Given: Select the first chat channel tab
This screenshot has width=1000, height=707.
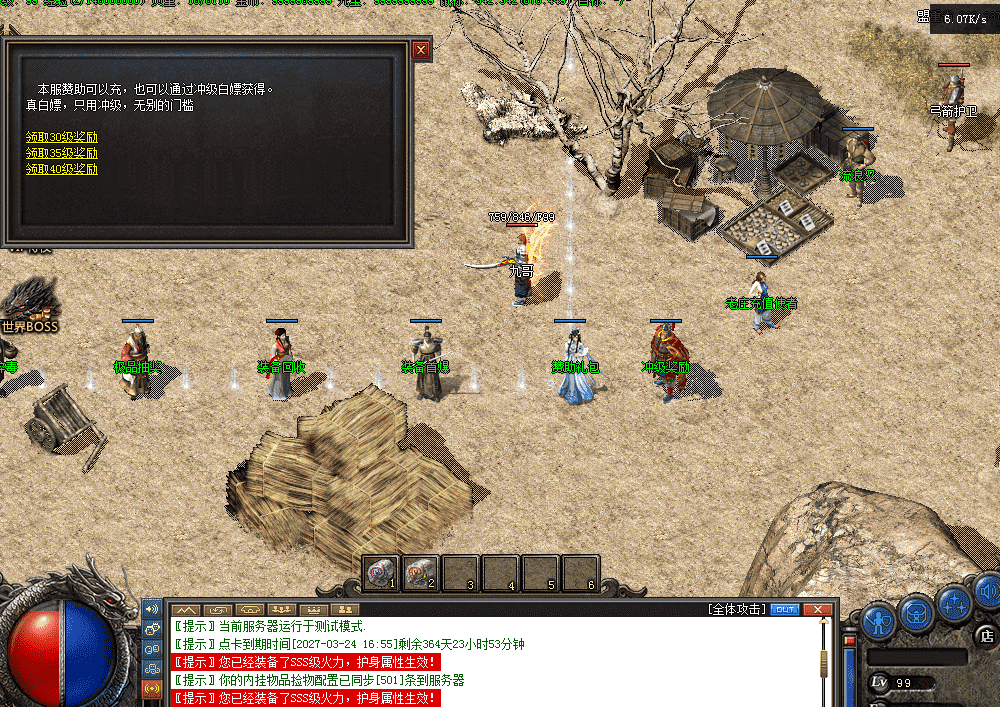Looking at the screenshot, I should click(x=185, y=609).
